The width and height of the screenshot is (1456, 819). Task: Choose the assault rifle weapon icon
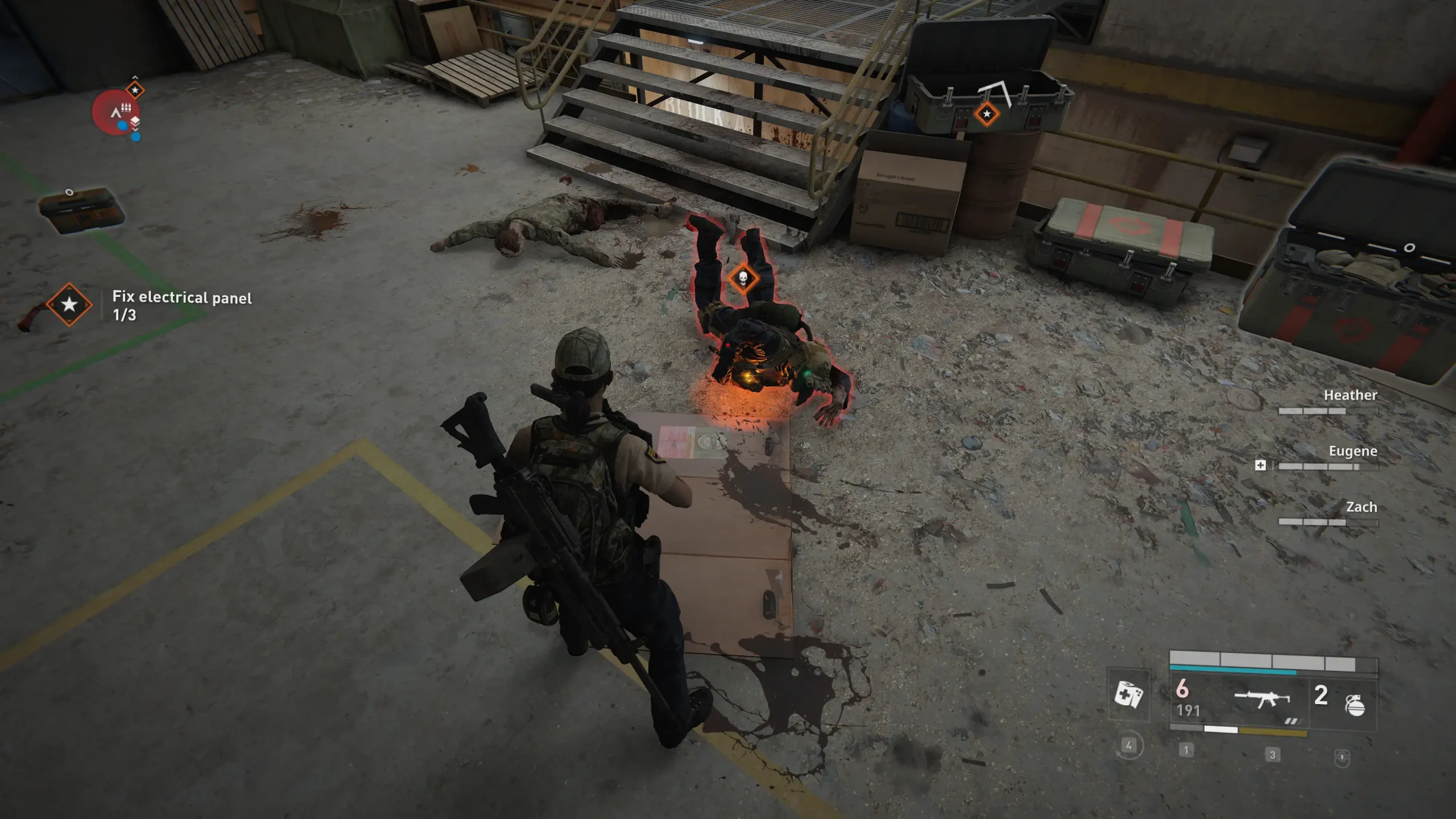point(1262,698)
